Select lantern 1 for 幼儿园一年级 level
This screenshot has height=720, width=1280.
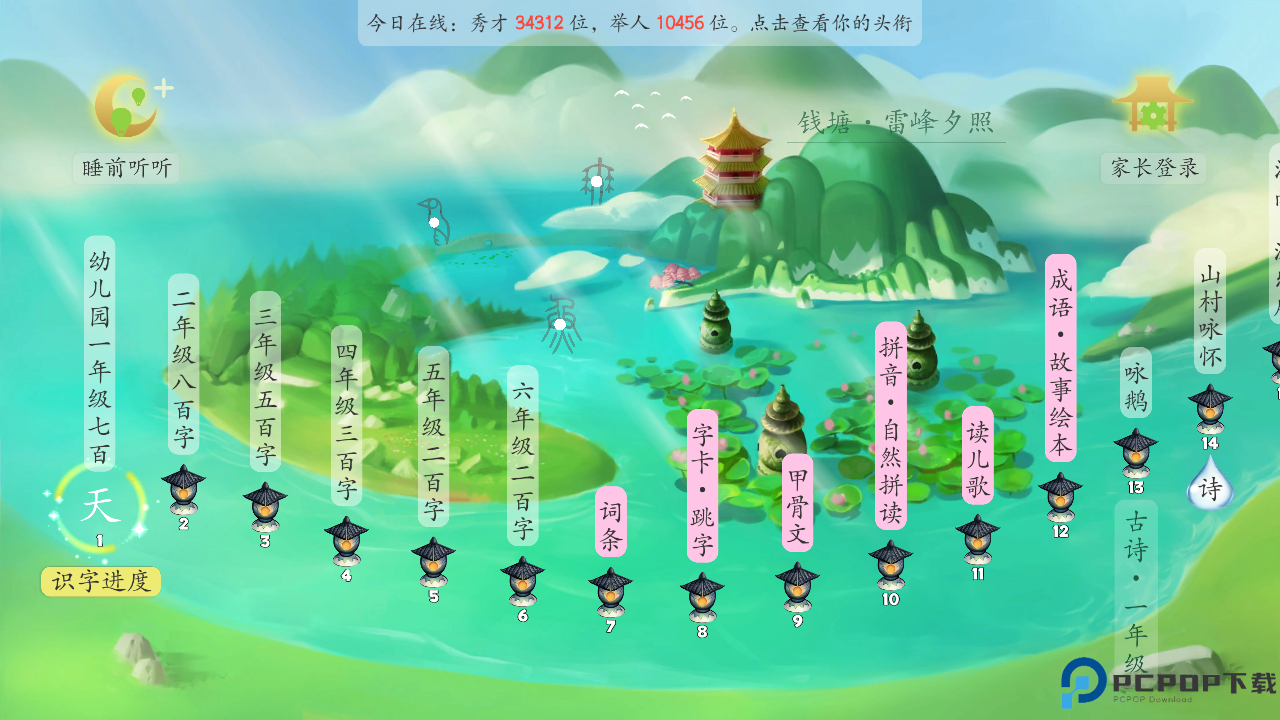click(x=98, y=505)
